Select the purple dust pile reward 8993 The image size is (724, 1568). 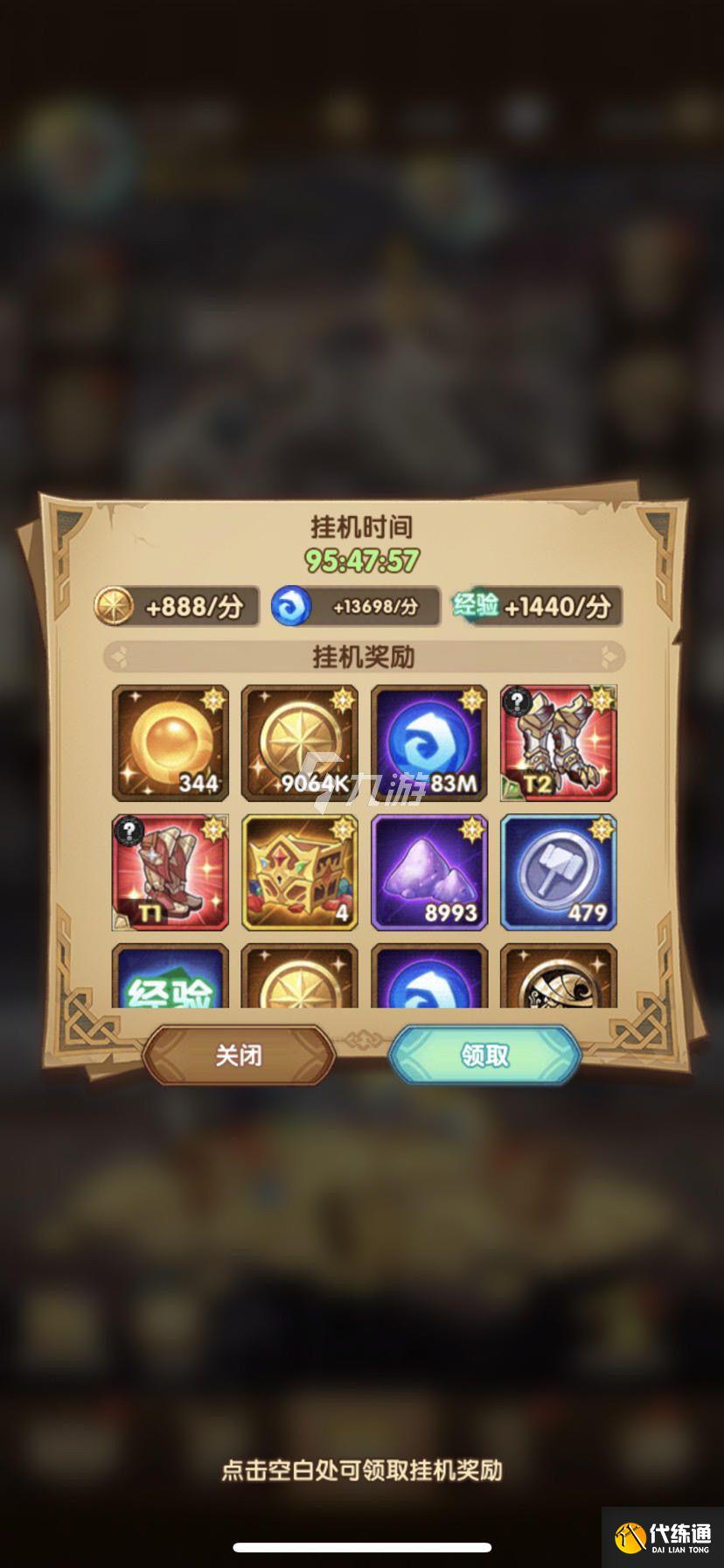428,872
